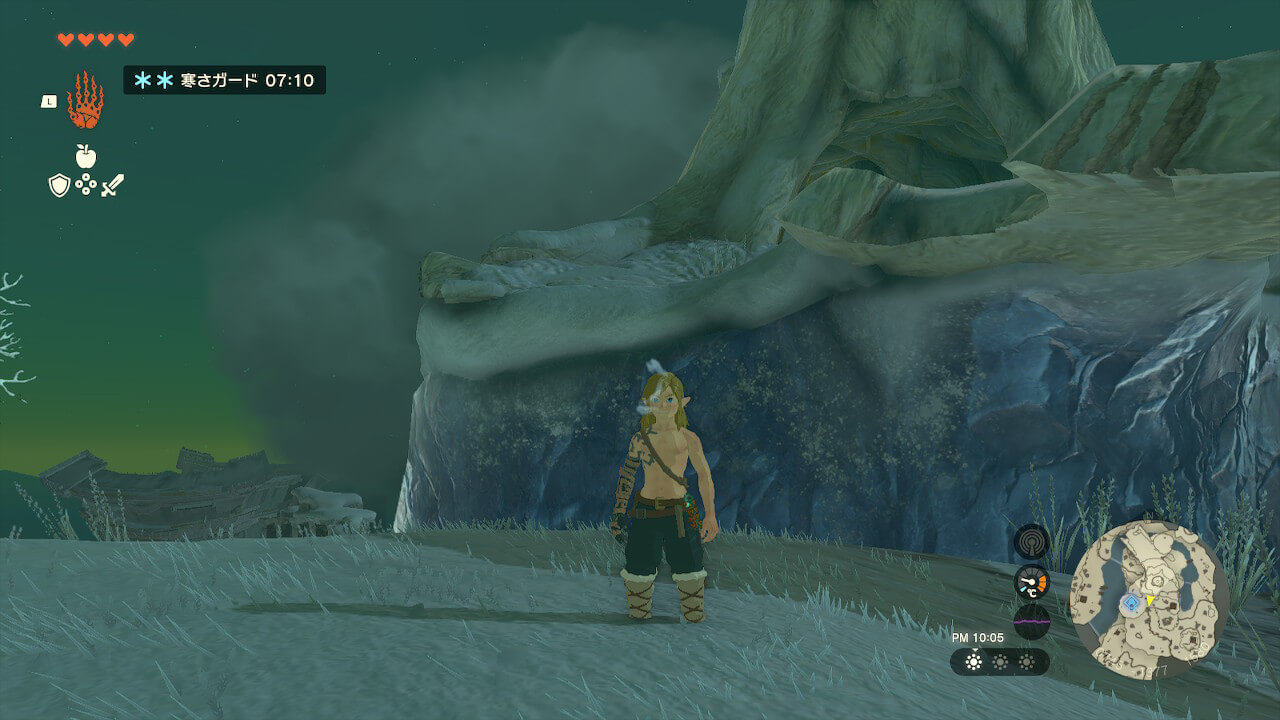Activate the red hand ability icon
The image size is (1280, 720).
(85, 100)
